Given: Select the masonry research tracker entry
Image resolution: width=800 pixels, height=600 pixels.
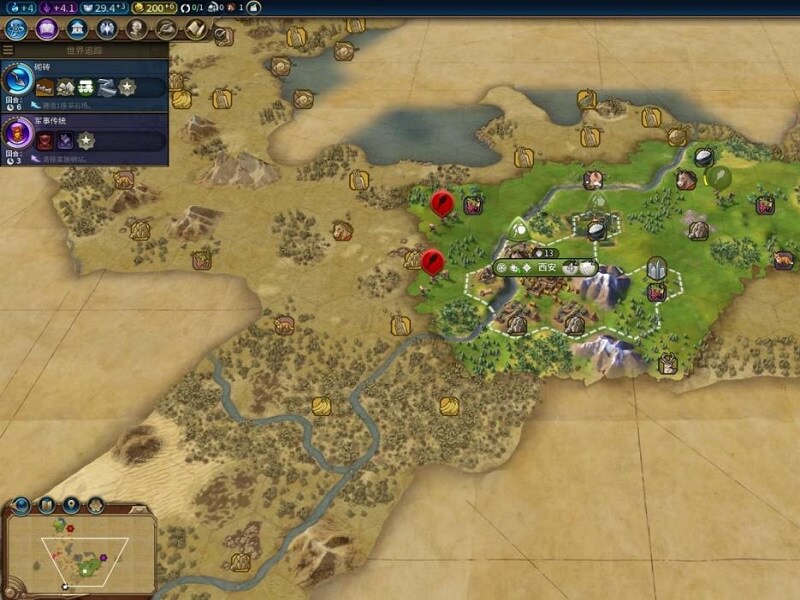Looking at the screenshot, I should (x=85, y=80).
